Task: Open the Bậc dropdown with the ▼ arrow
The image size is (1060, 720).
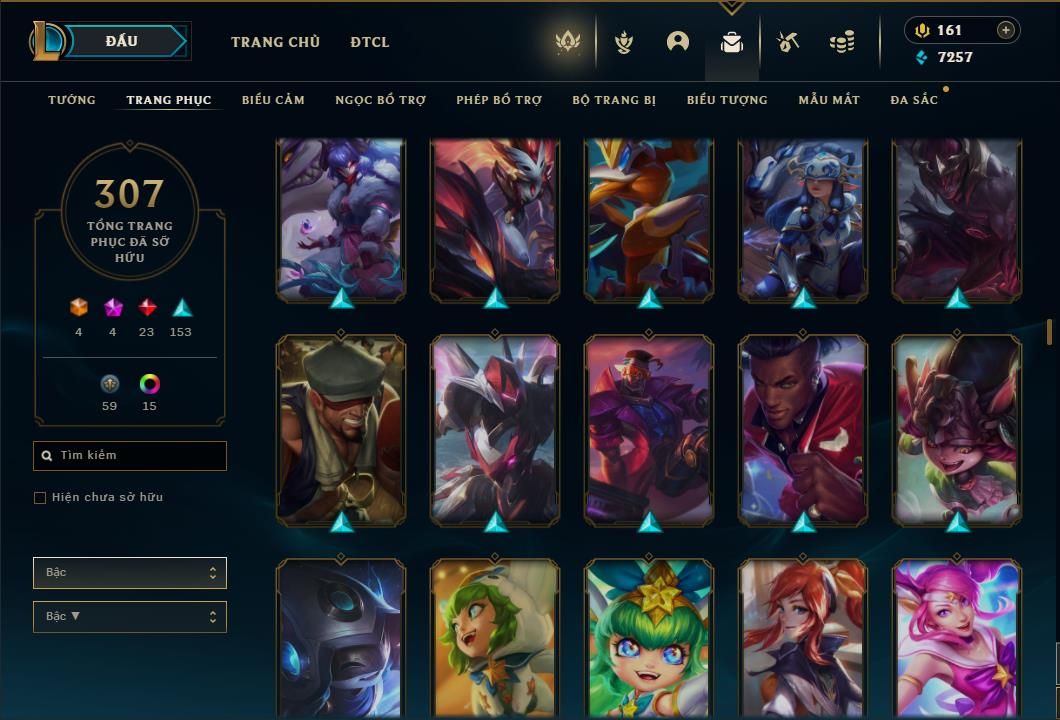Action: pos(130,617)
